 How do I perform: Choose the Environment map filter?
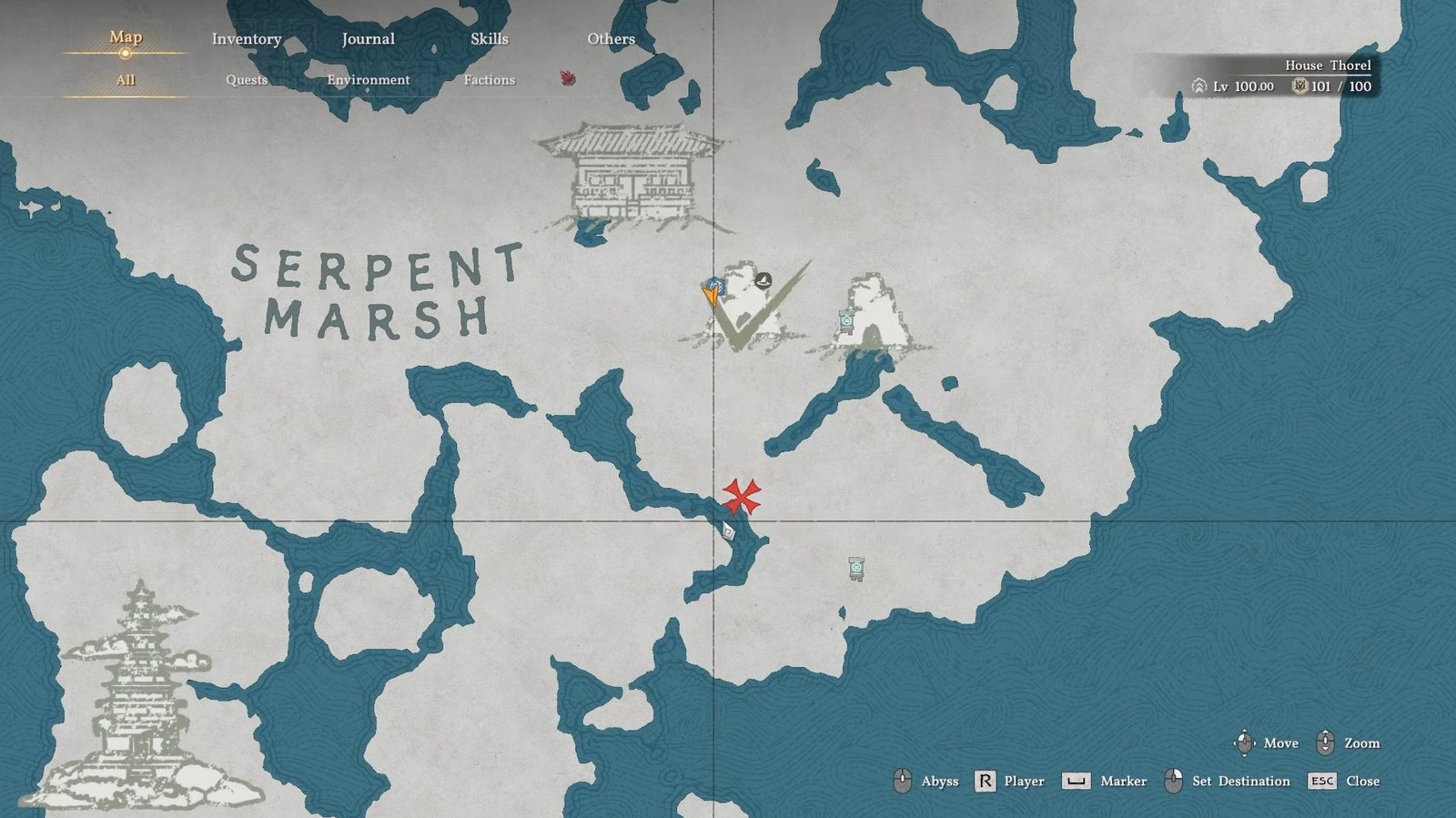[368, 80]
